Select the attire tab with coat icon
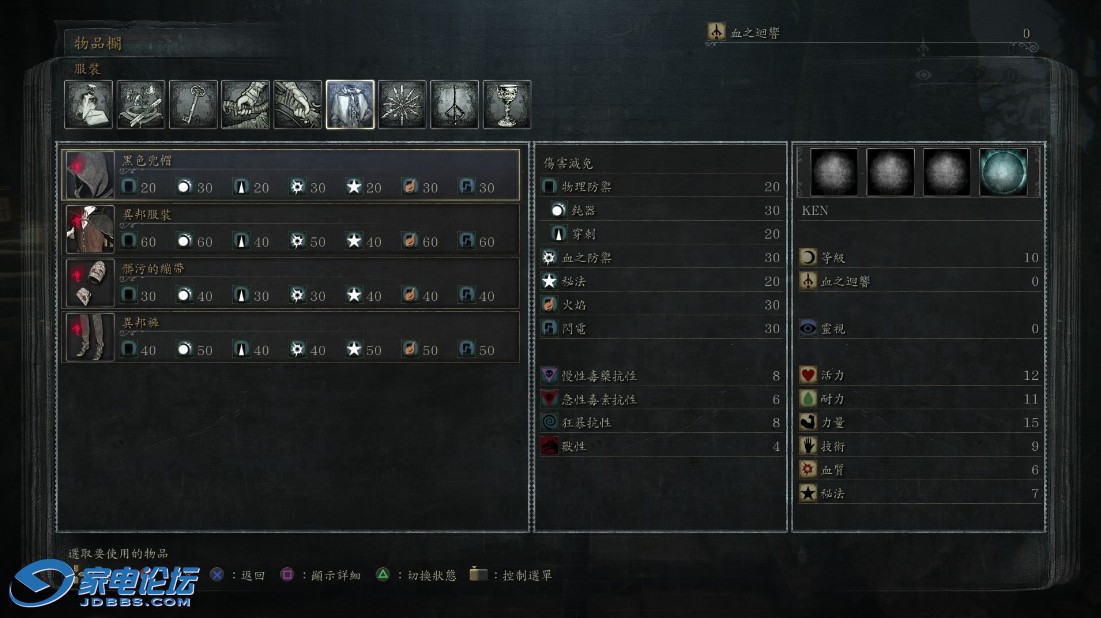Image resolution: width=1101 pixels, height=618 pixels. tap(350, 105)
